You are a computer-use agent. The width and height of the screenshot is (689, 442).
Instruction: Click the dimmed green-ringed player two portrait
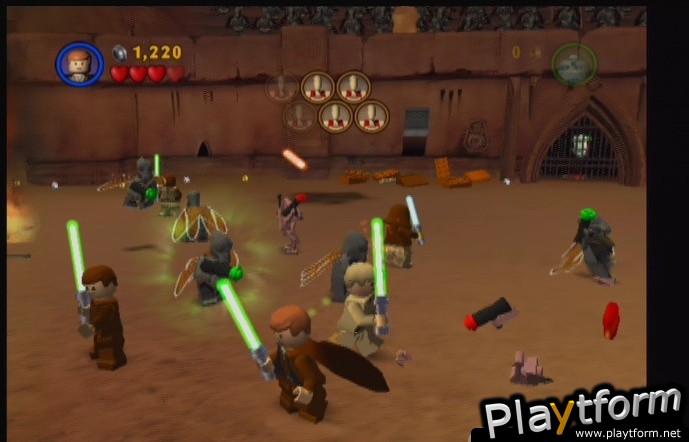click(573, 63)
